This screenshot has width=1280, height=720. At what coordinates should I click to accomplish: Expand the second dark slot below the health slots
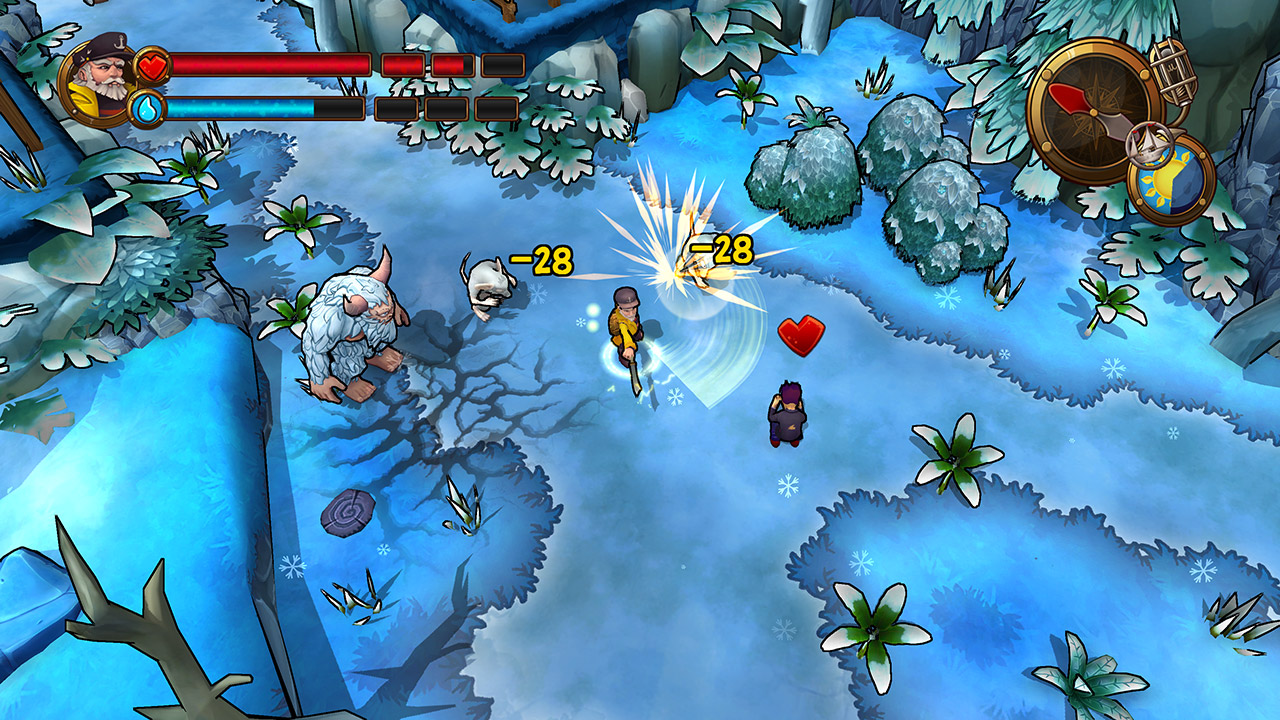(x=445, y=108)
